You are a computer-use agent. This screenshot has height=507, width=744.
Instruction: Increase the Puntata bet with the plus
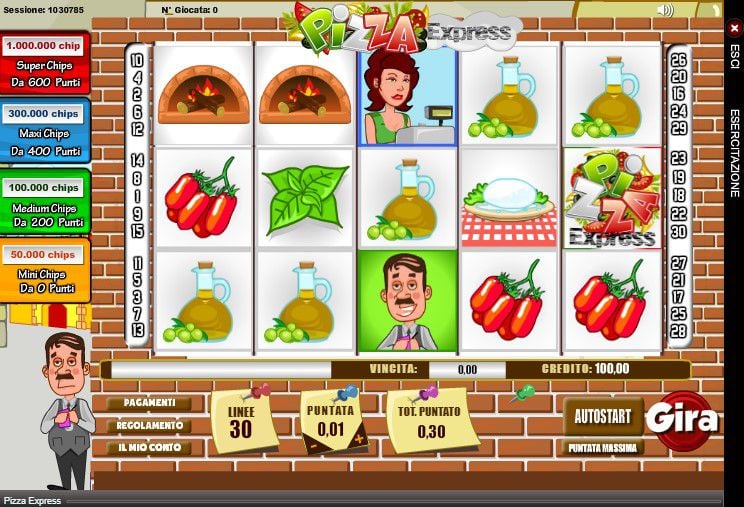[359, 438]
